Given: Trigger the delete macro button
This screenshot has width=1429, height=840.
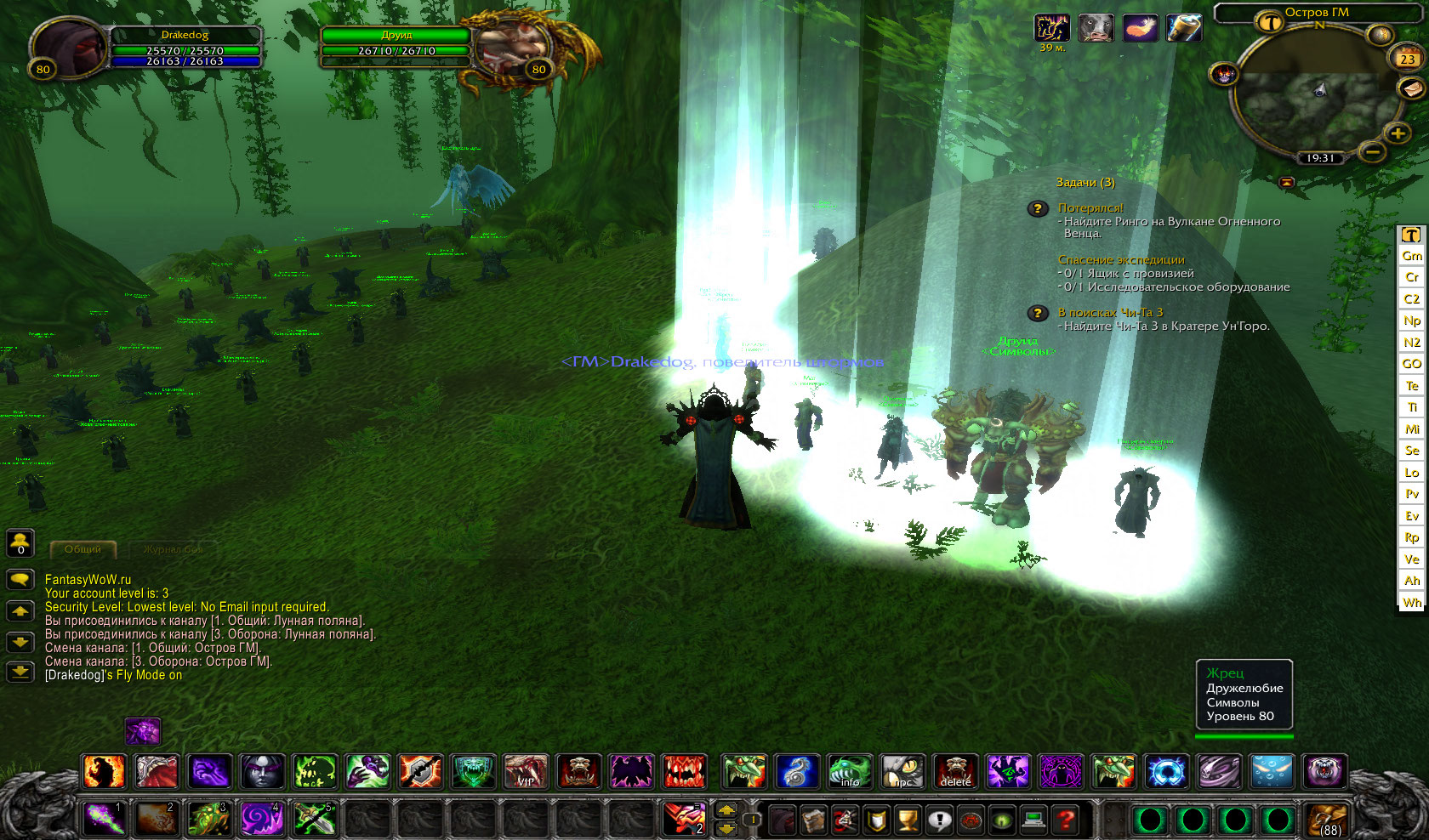Looking at the screenshot, I should click(x=955, y=772).
